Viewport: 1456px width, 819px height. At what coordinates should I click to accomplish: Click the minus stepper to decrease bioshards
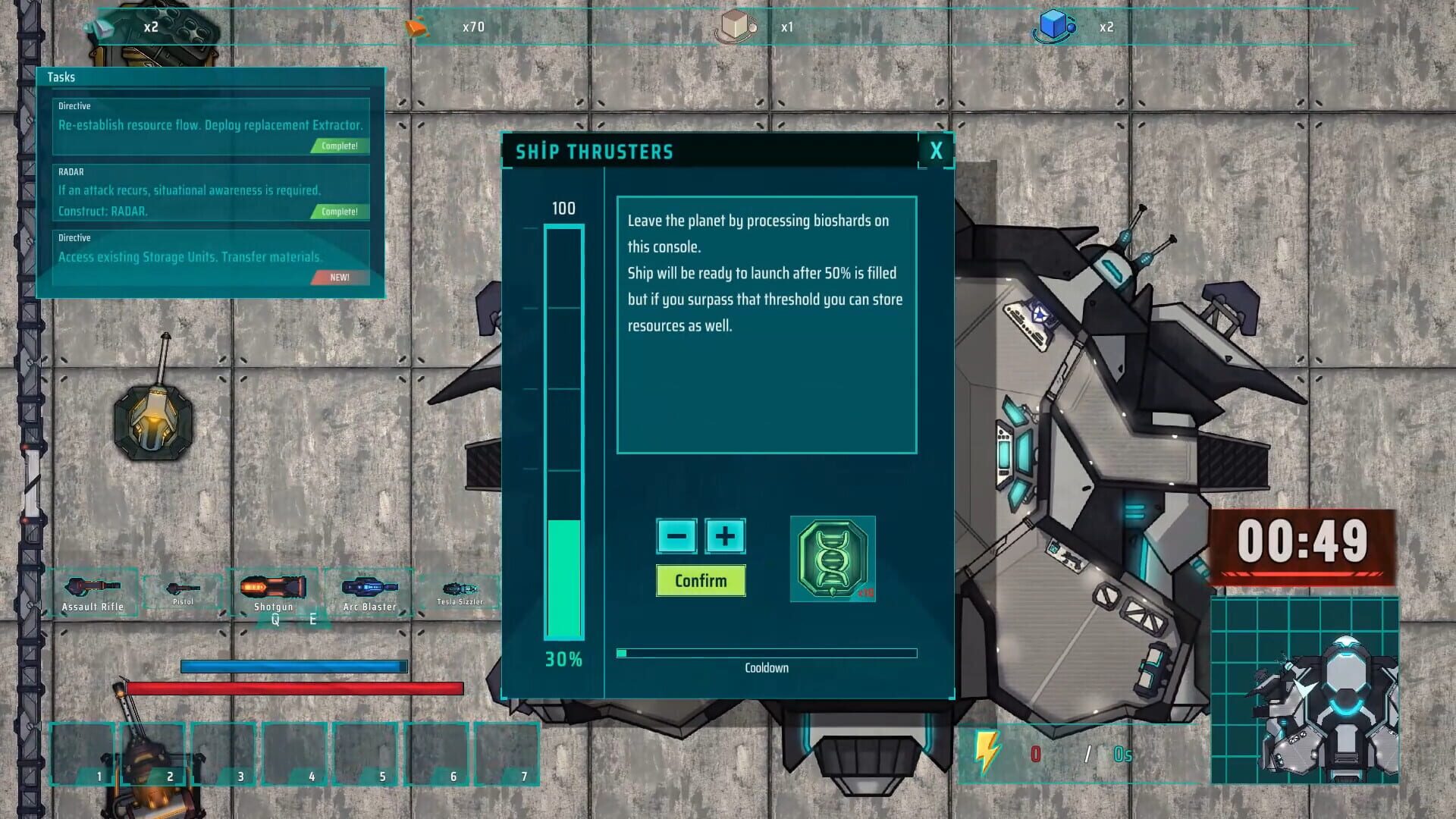[677, 536]
